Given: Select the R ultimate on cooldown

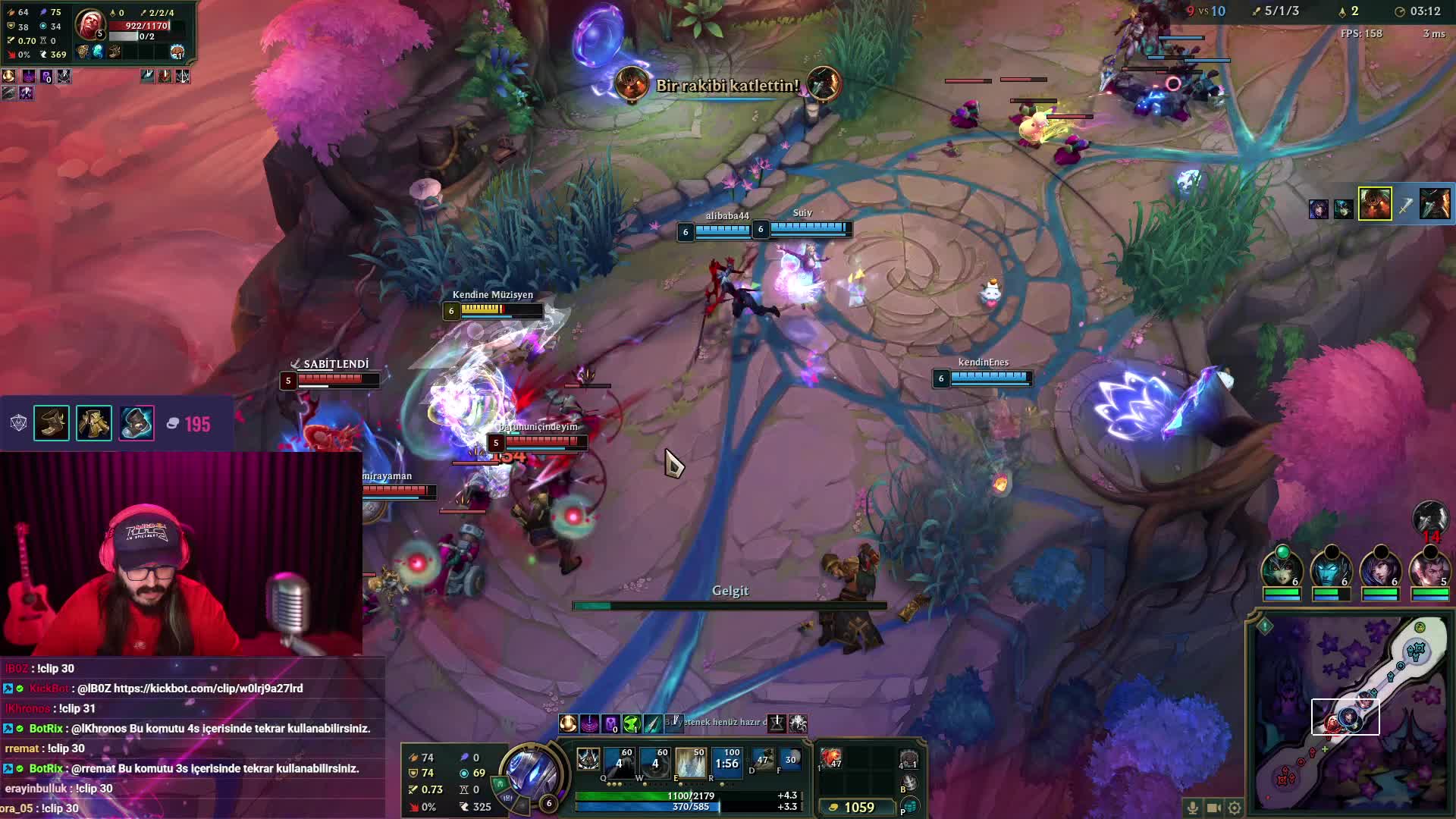Looking at the screenshot, I should [x=726, y=762].
